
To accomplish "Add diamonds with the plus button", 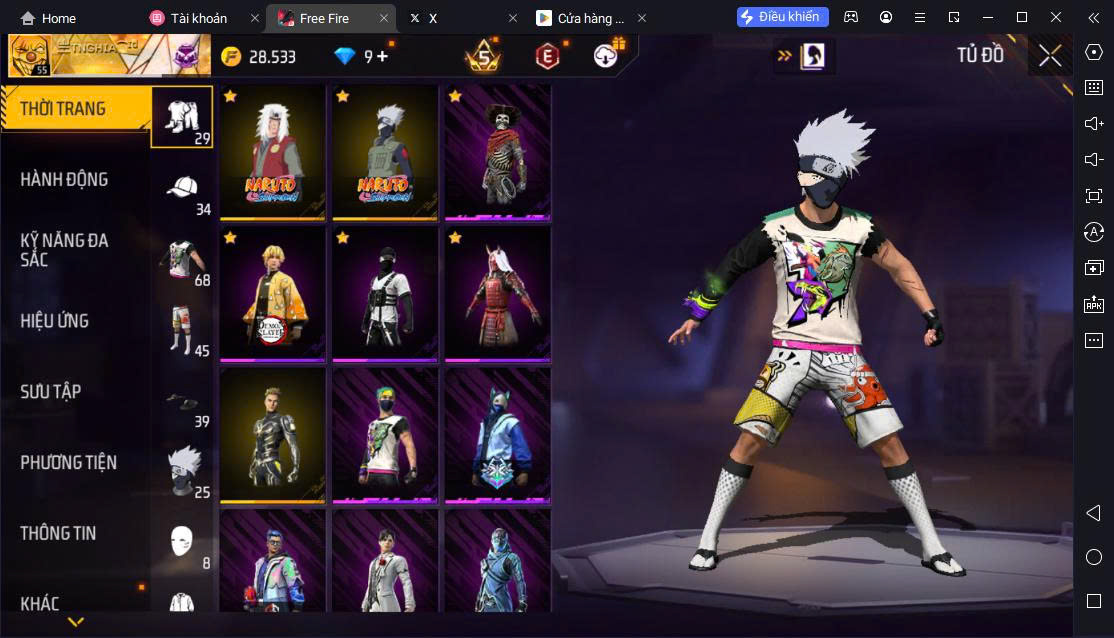I will pyautogui.click(x=382, y=57).
